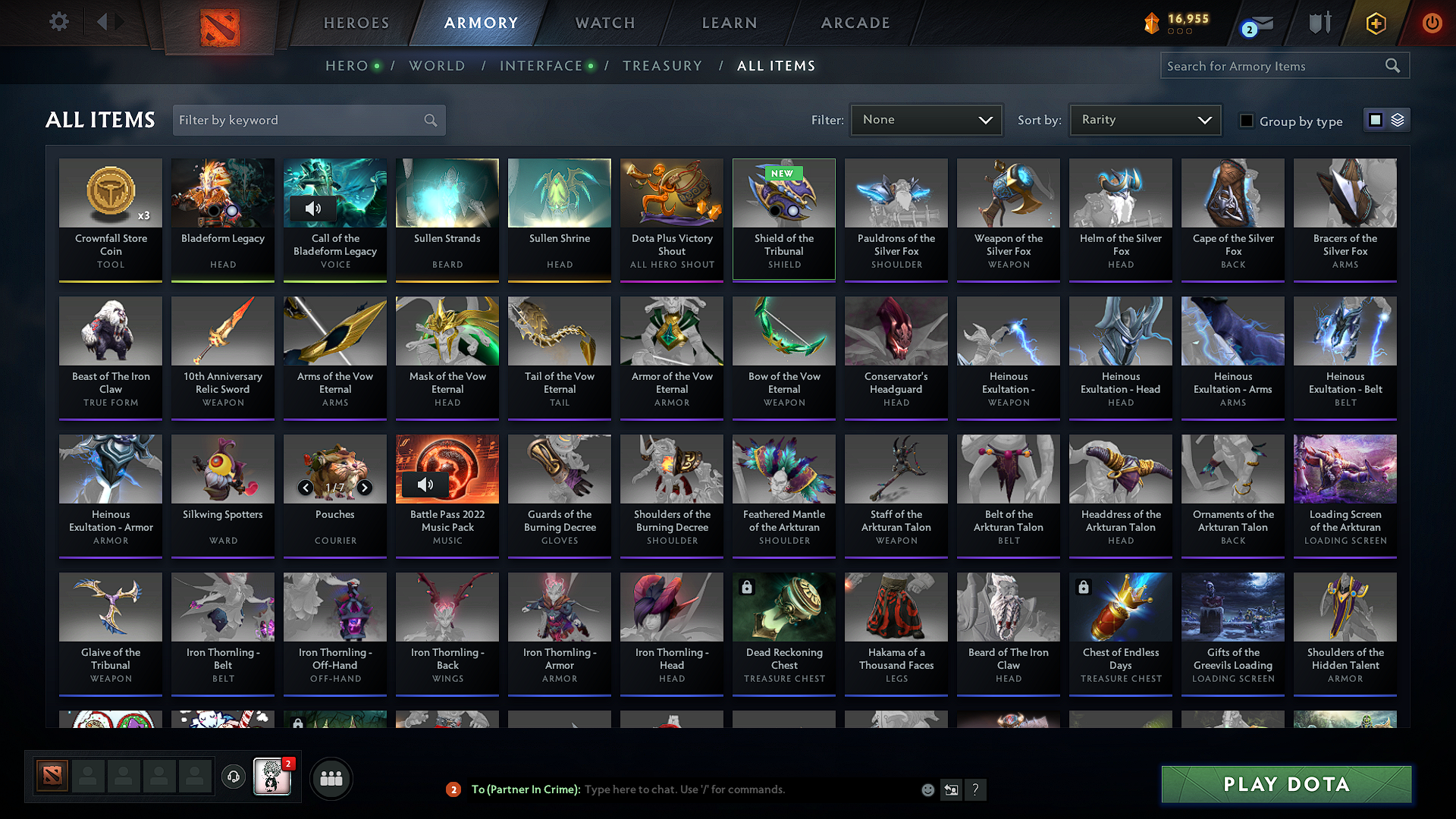Open the TREASURY section
This screenshot has width=1456, height=819.
[x=662, y=66]
